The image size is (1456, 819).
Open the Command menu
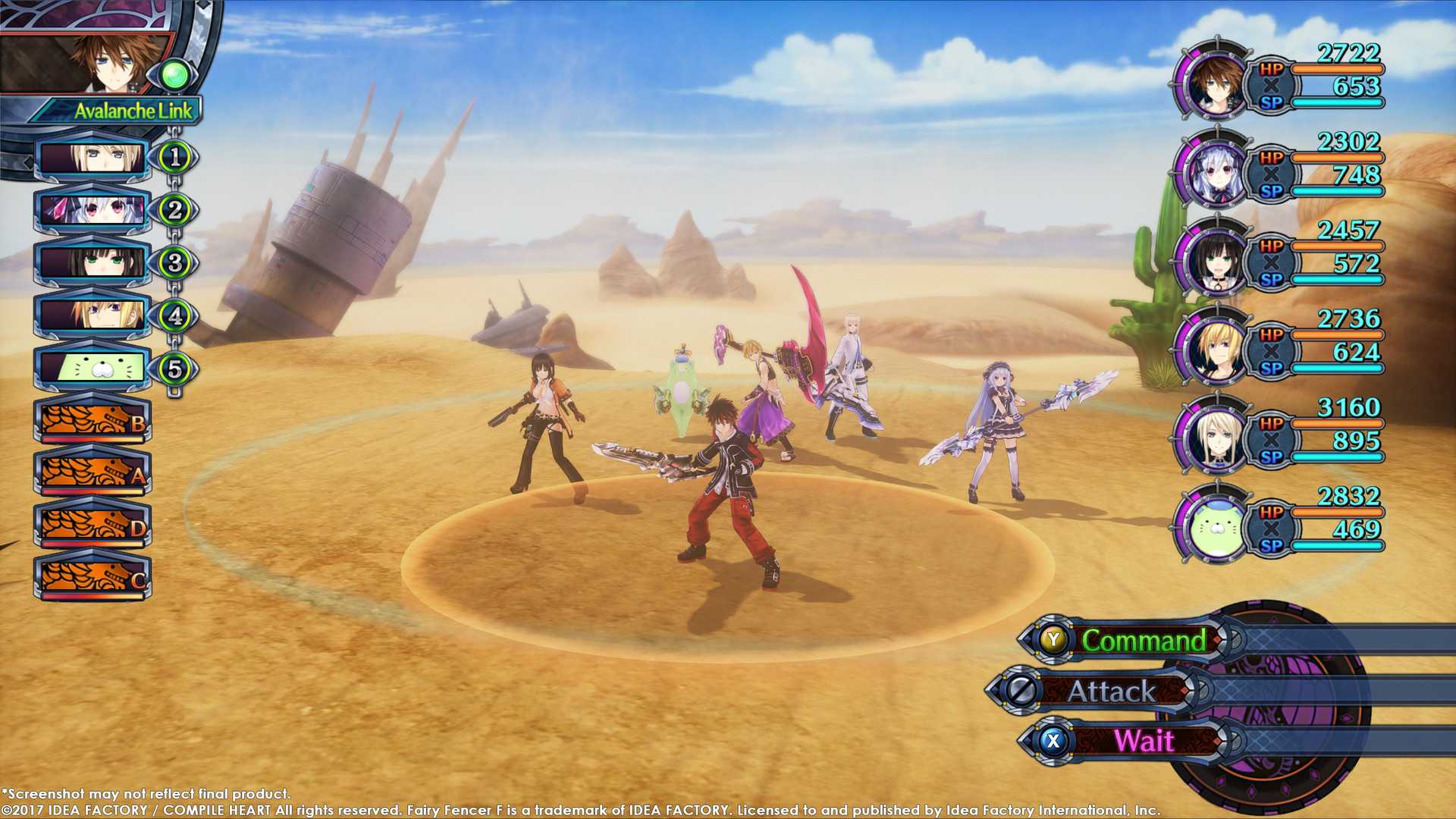pos(1141,641)
